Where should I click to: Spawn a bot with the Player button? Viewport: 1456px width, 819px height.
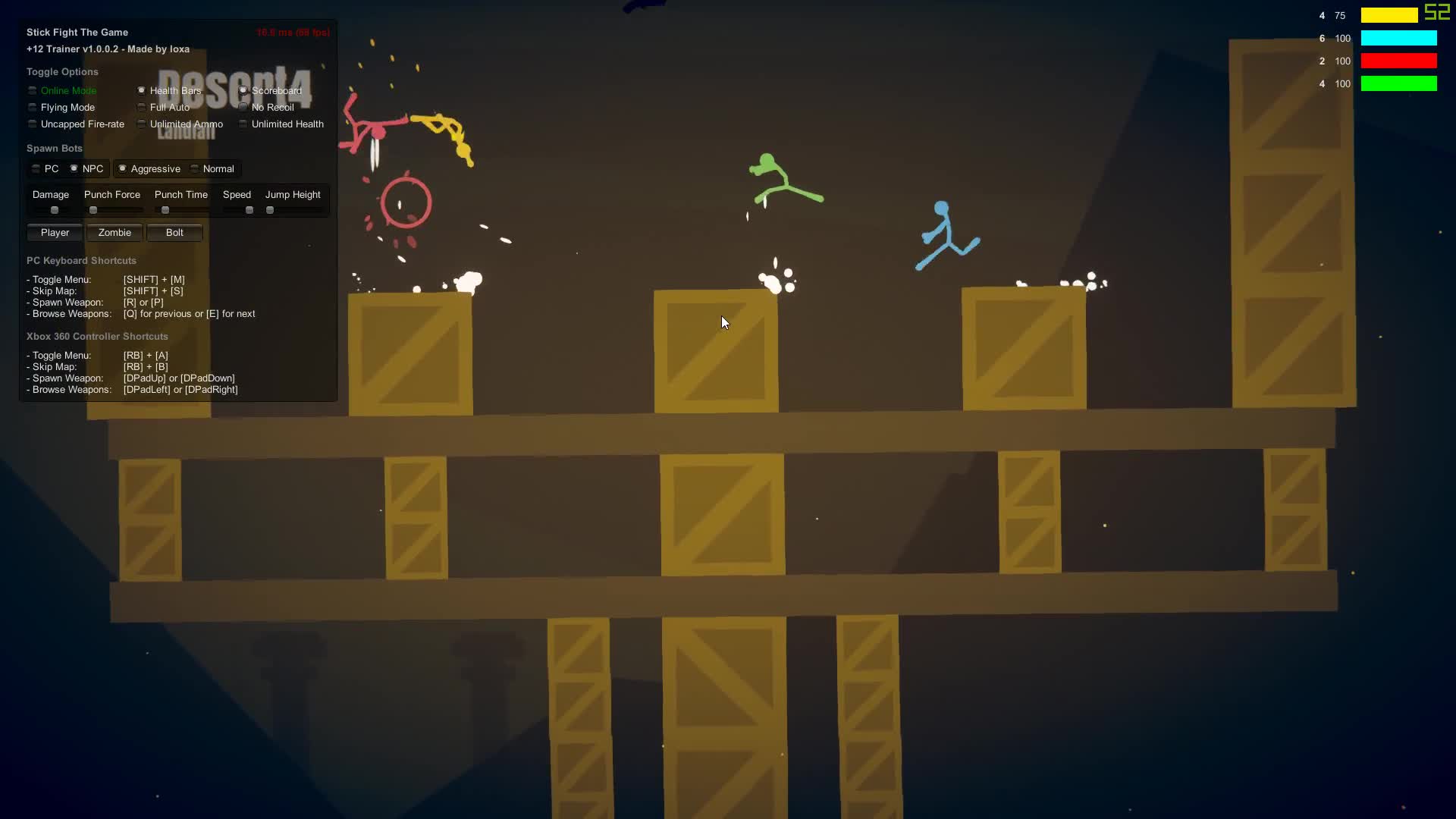click(54, 232)
